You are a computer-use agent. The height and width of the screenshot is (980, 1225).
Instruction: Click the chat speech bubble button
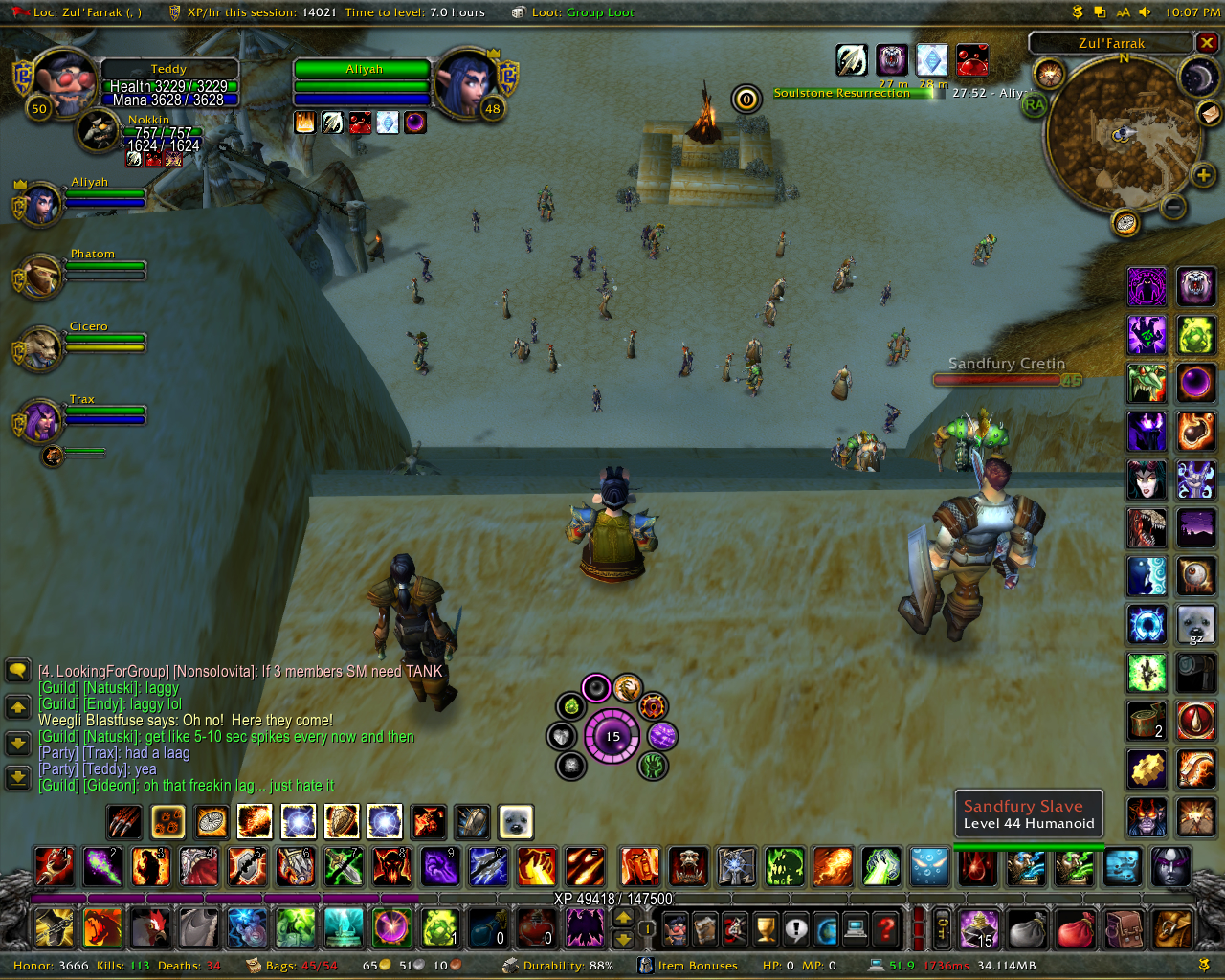tap(18, 670)
